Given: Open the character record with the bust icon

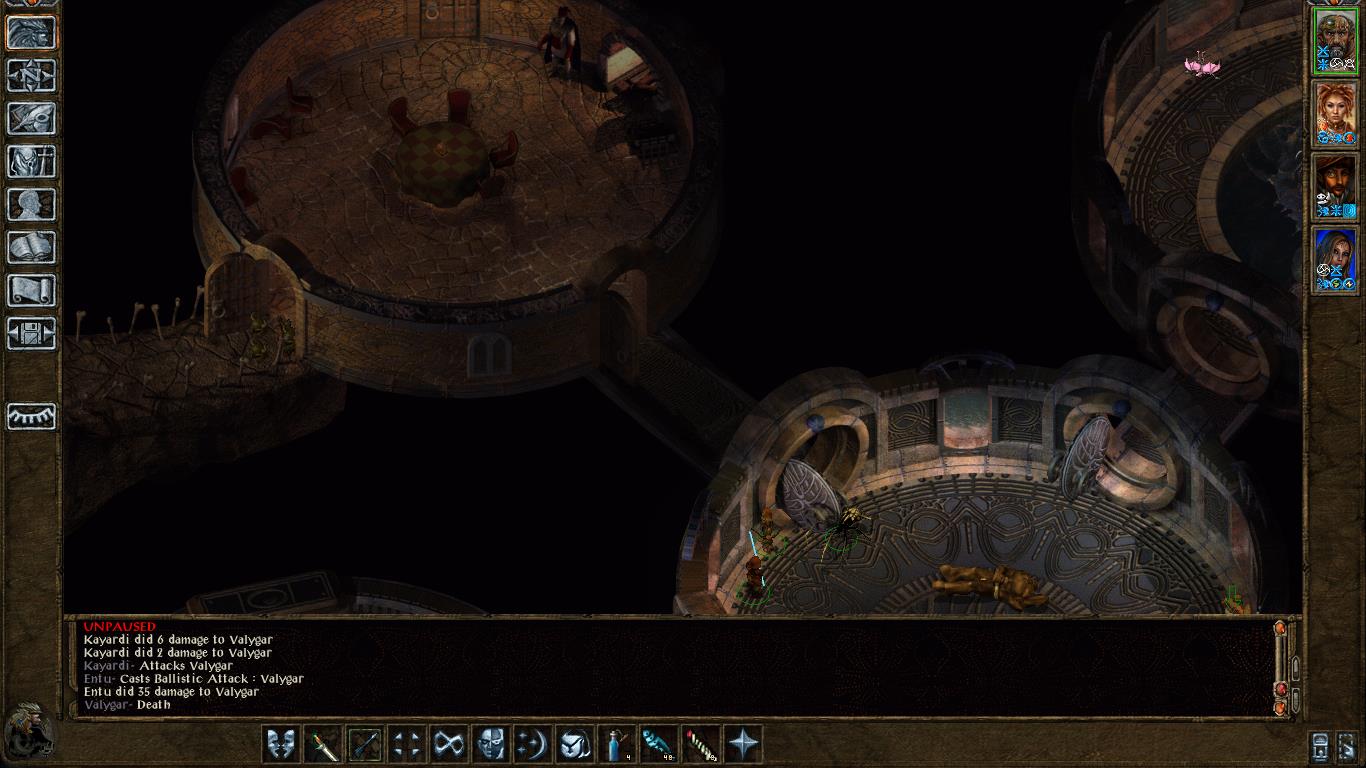Looking at the screenshot, I should 31,205.
